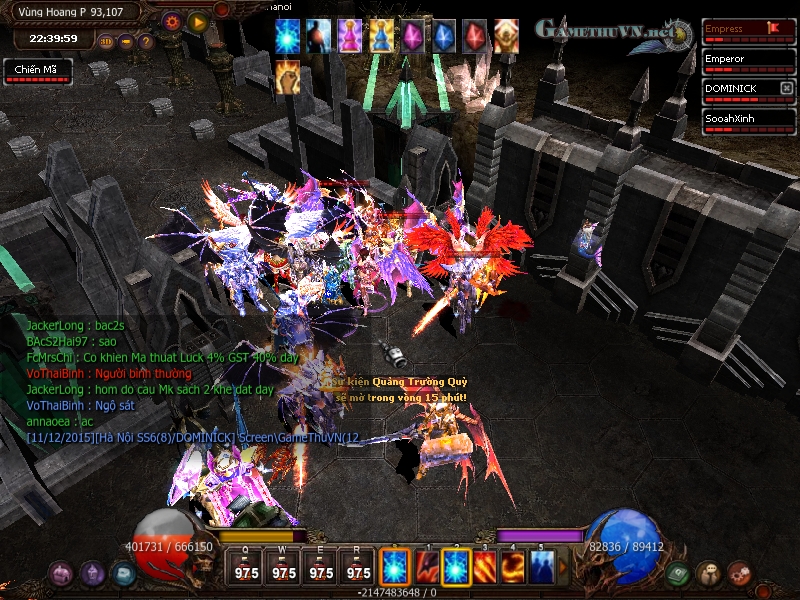Activate the red bird skill in slot 1

(x=426, y=567)
